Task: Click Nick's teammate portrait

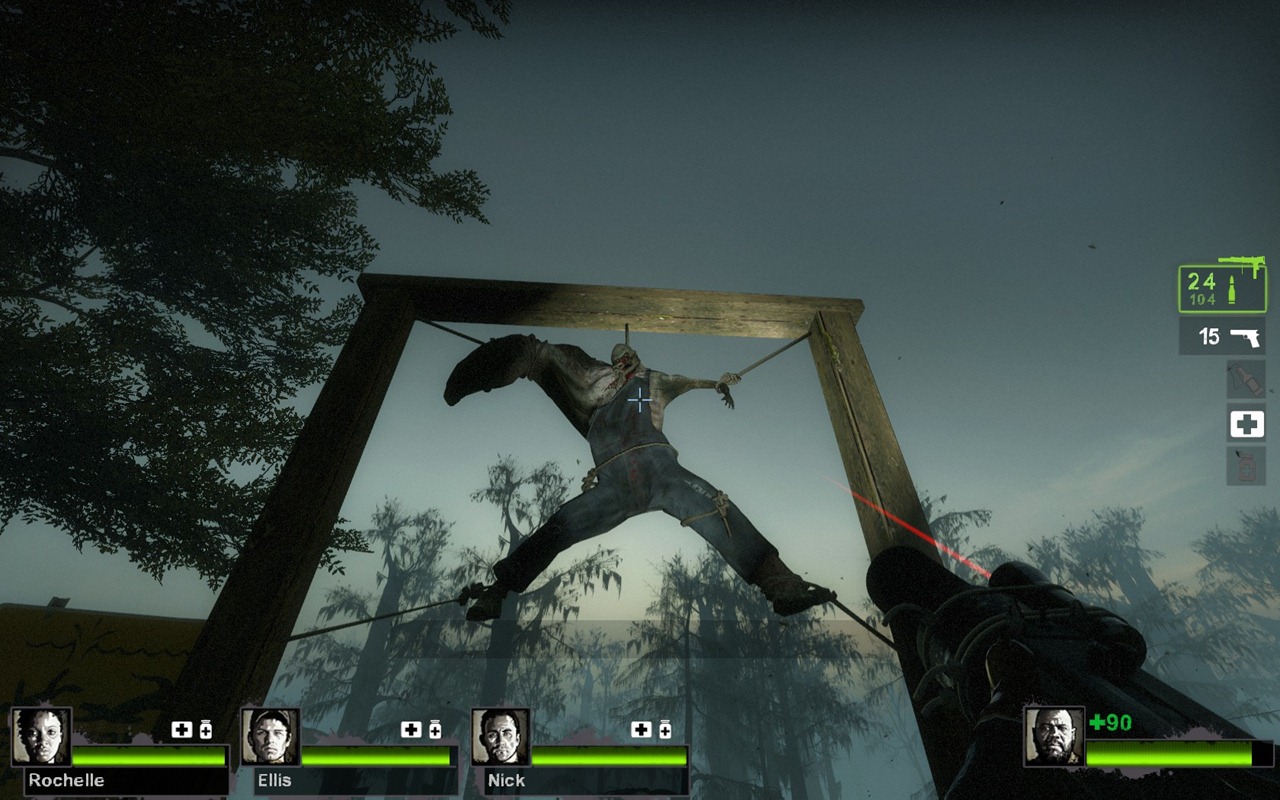Action: (x=500, y=737)
